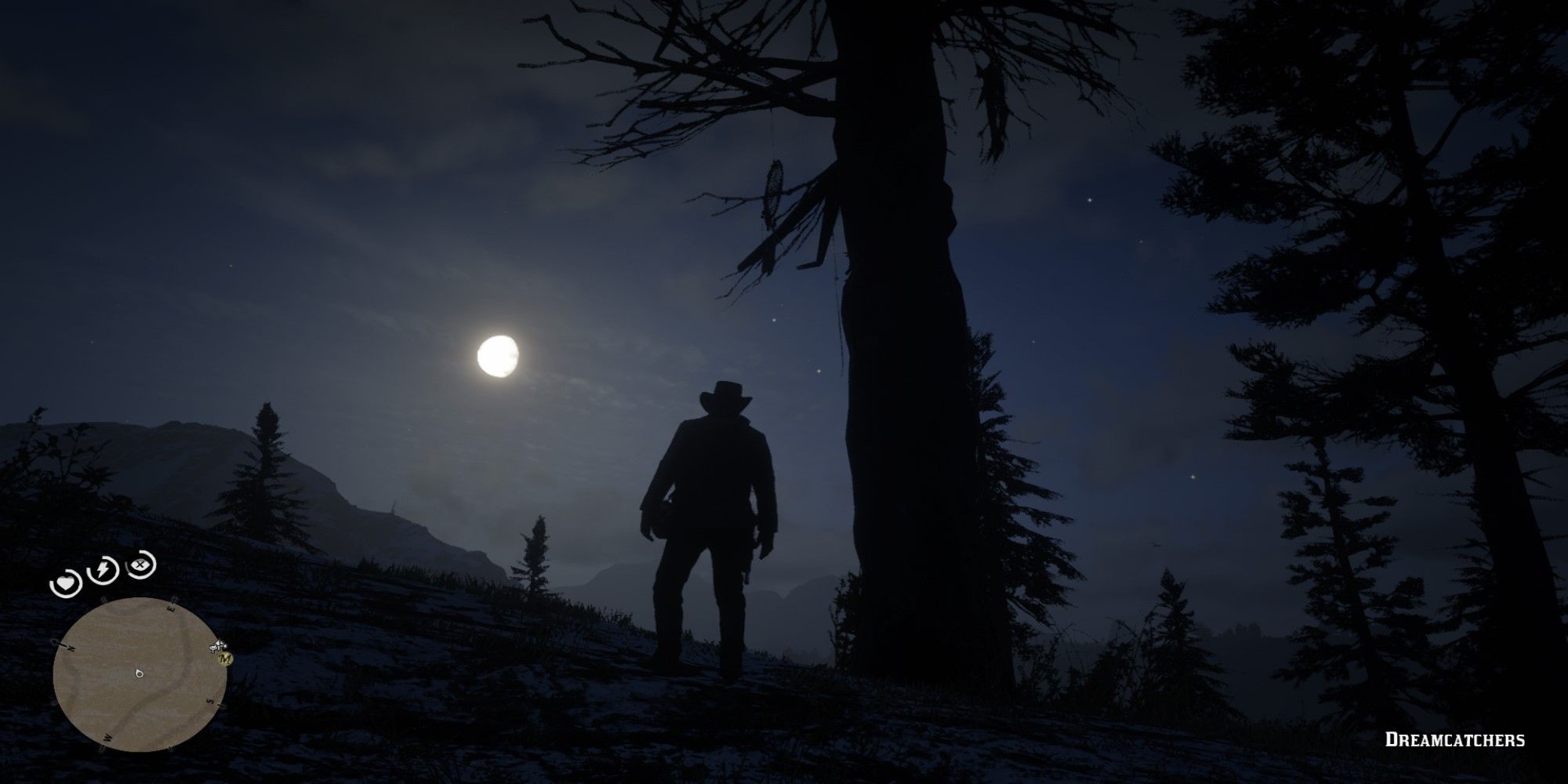Click the player position arrow at minimap center
Viewport: 1568px width, 784px height.
pos(139,673)
